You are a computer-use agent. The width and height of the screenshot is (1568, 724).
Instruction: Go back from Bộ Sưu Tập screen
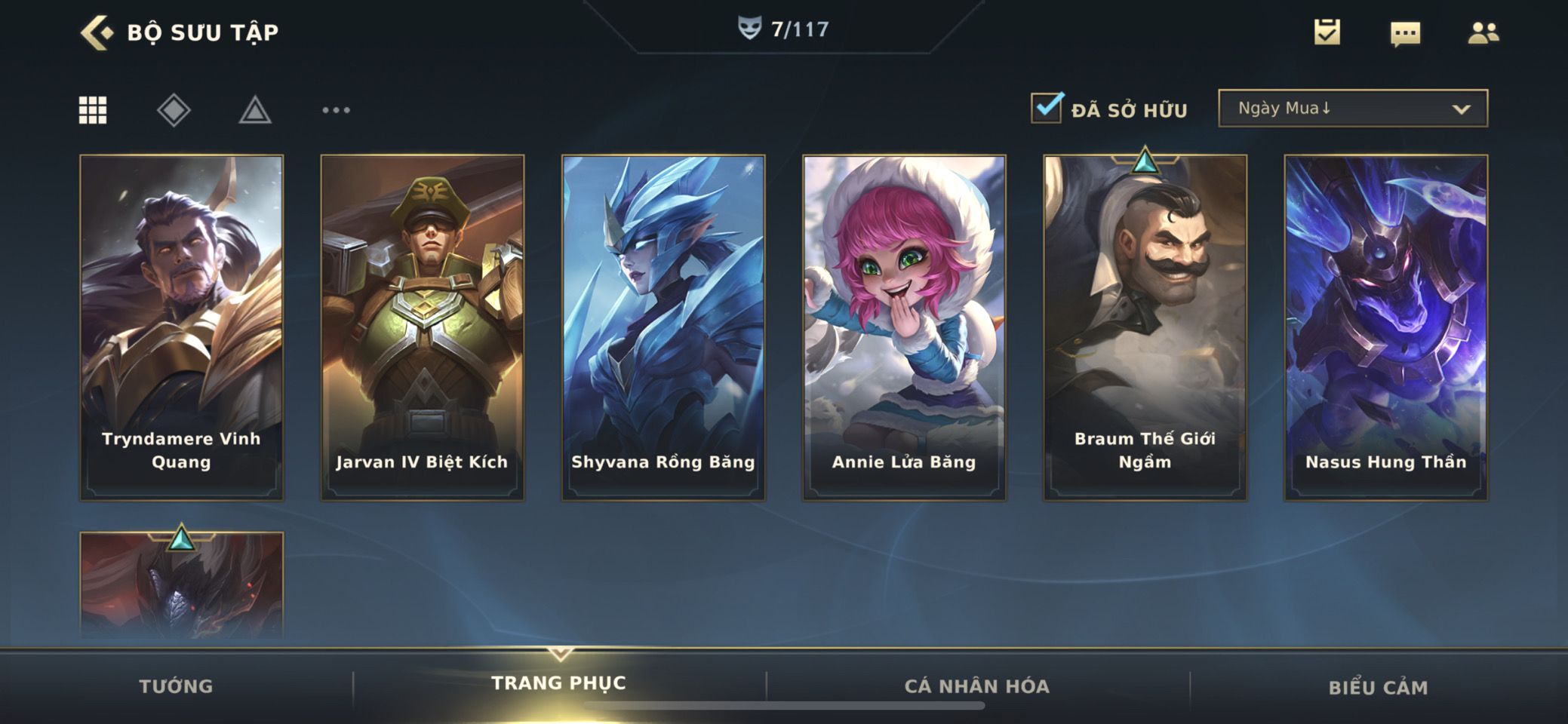point(97,32)
